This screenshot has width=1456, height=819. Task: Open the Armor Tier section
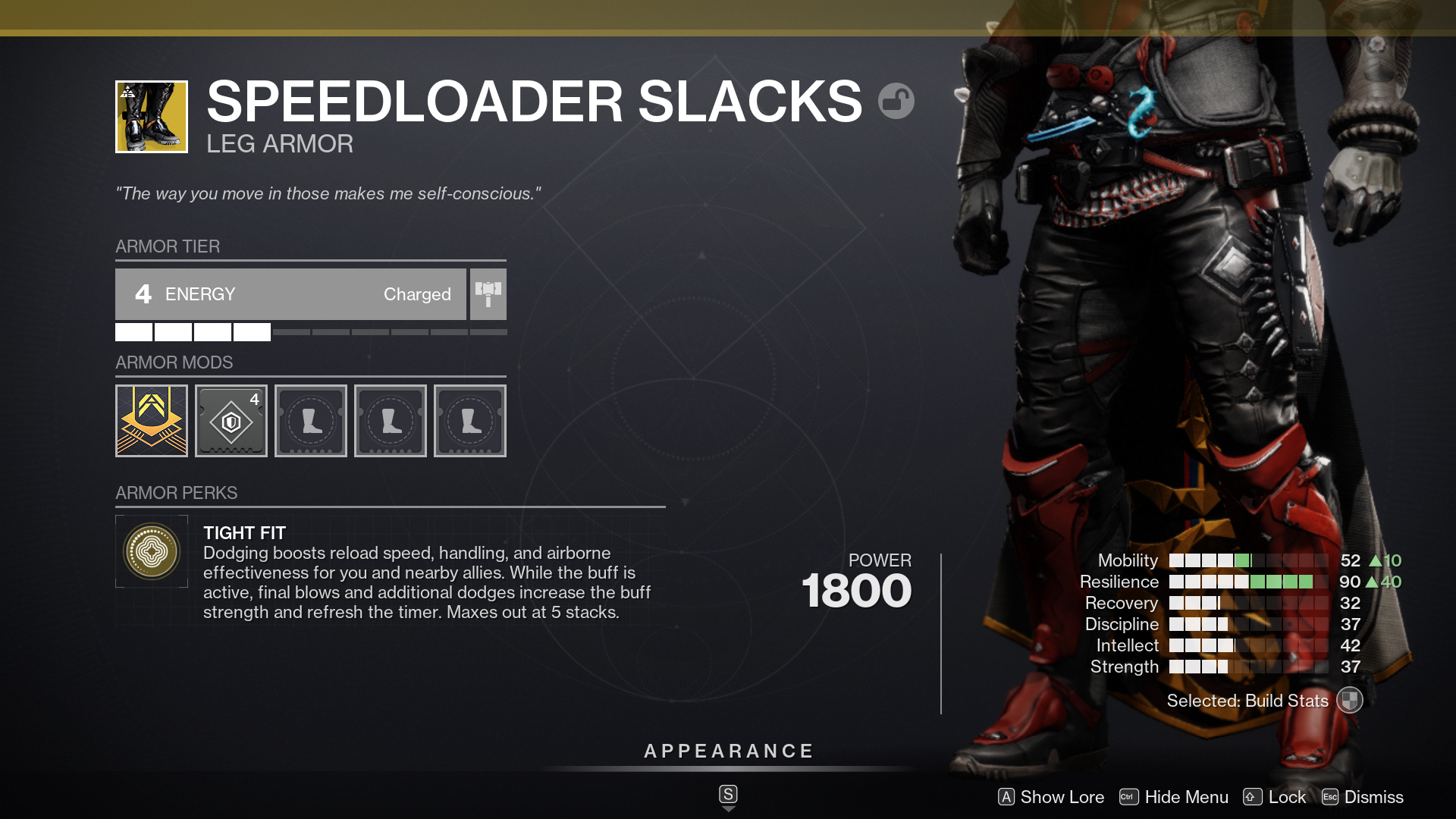pos(168,246)
